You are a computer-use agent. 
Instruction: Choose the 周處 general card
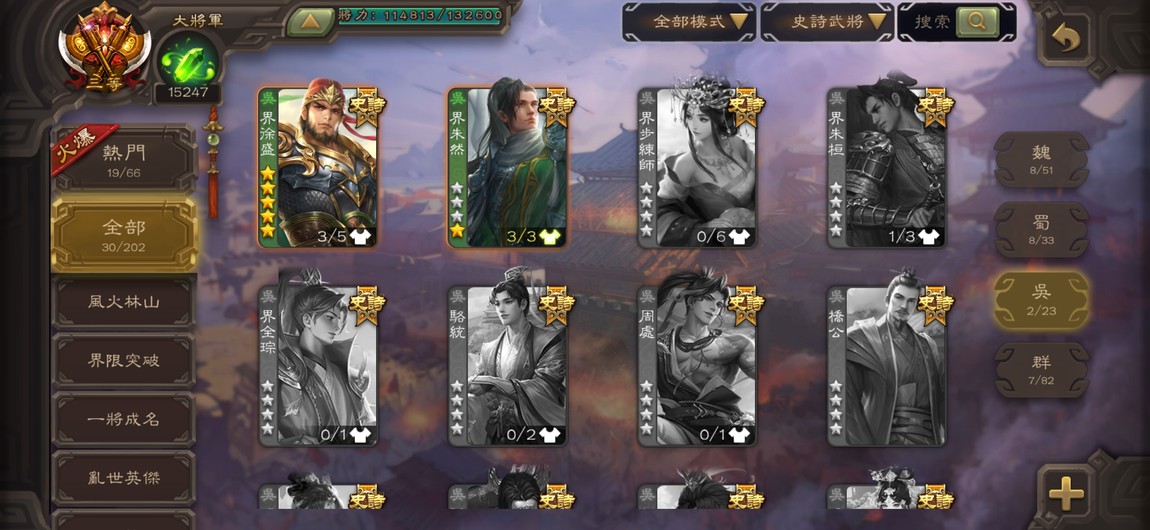point(697,366)
